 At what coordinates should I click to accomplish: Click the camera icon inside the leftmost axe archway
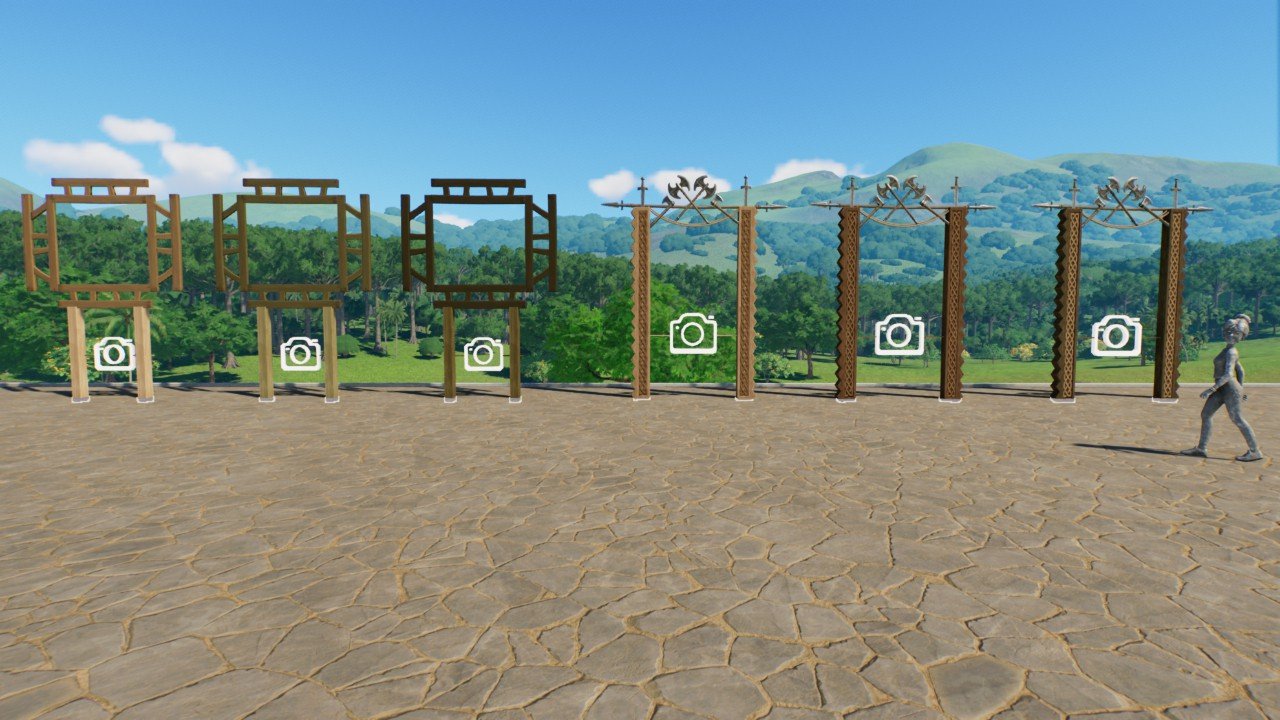pos(692,333)
